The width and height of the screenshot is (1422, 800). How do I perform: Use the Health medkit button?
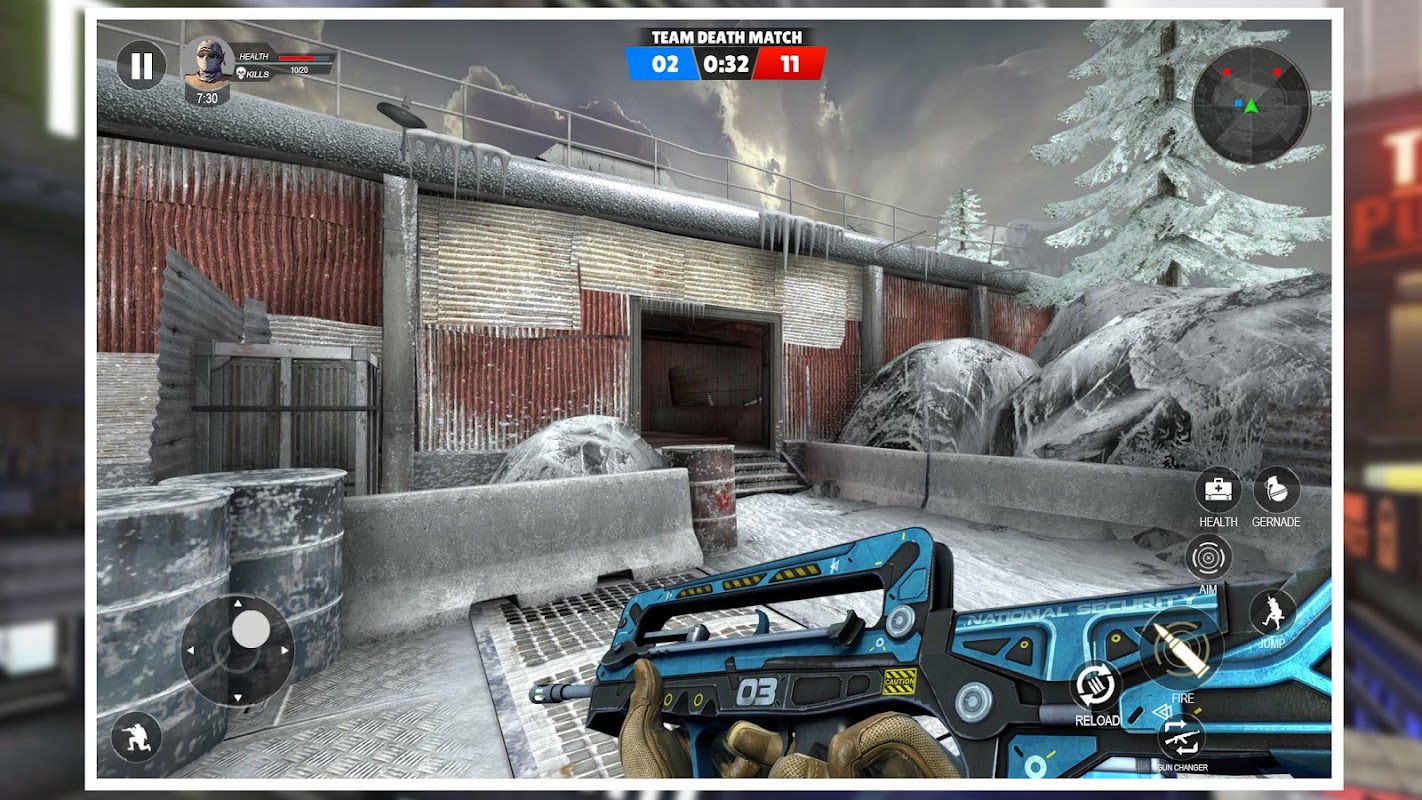point(1218,490)
